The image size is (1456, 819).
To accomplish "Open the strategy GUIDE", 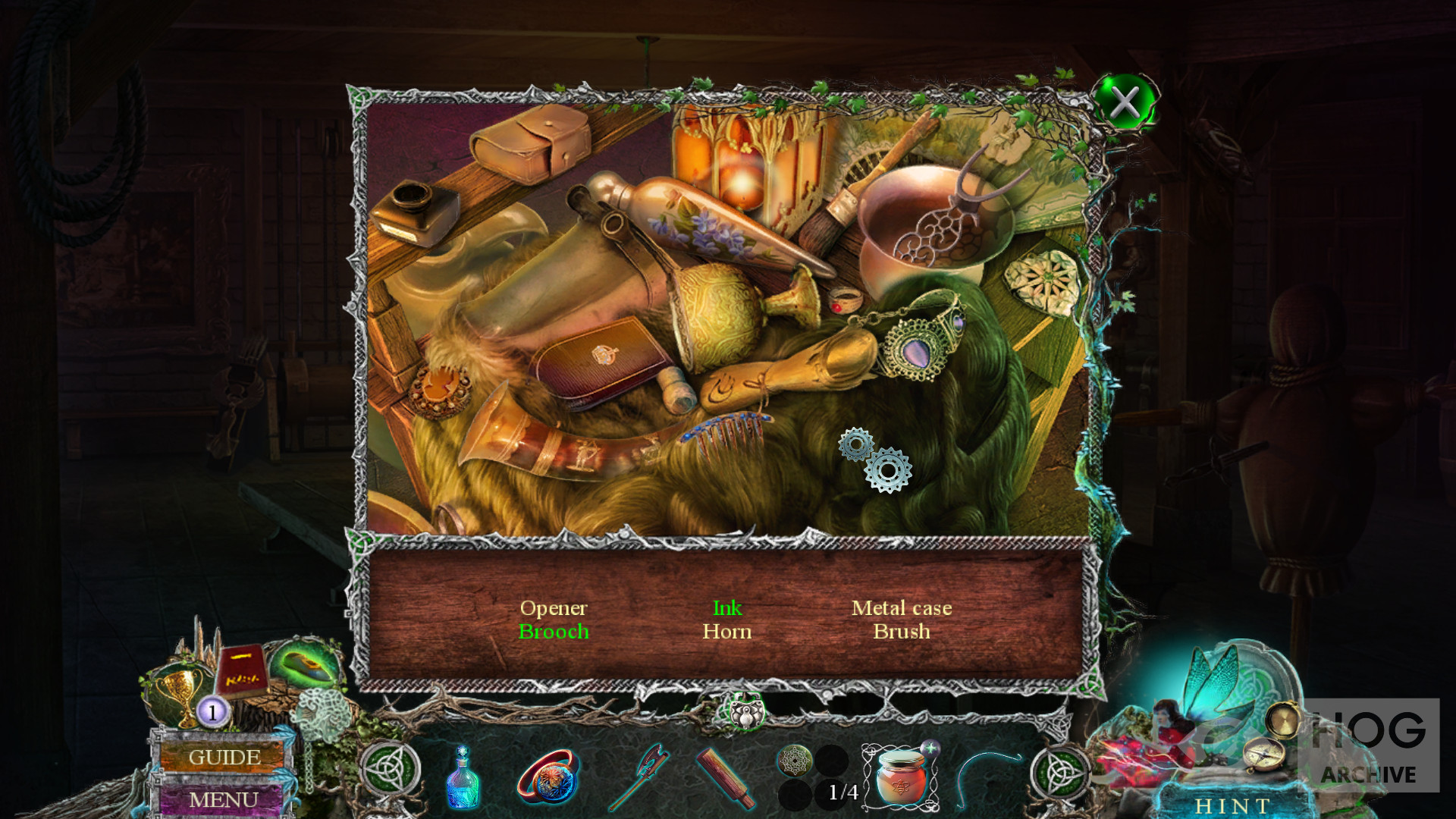I will pos(224,757).
